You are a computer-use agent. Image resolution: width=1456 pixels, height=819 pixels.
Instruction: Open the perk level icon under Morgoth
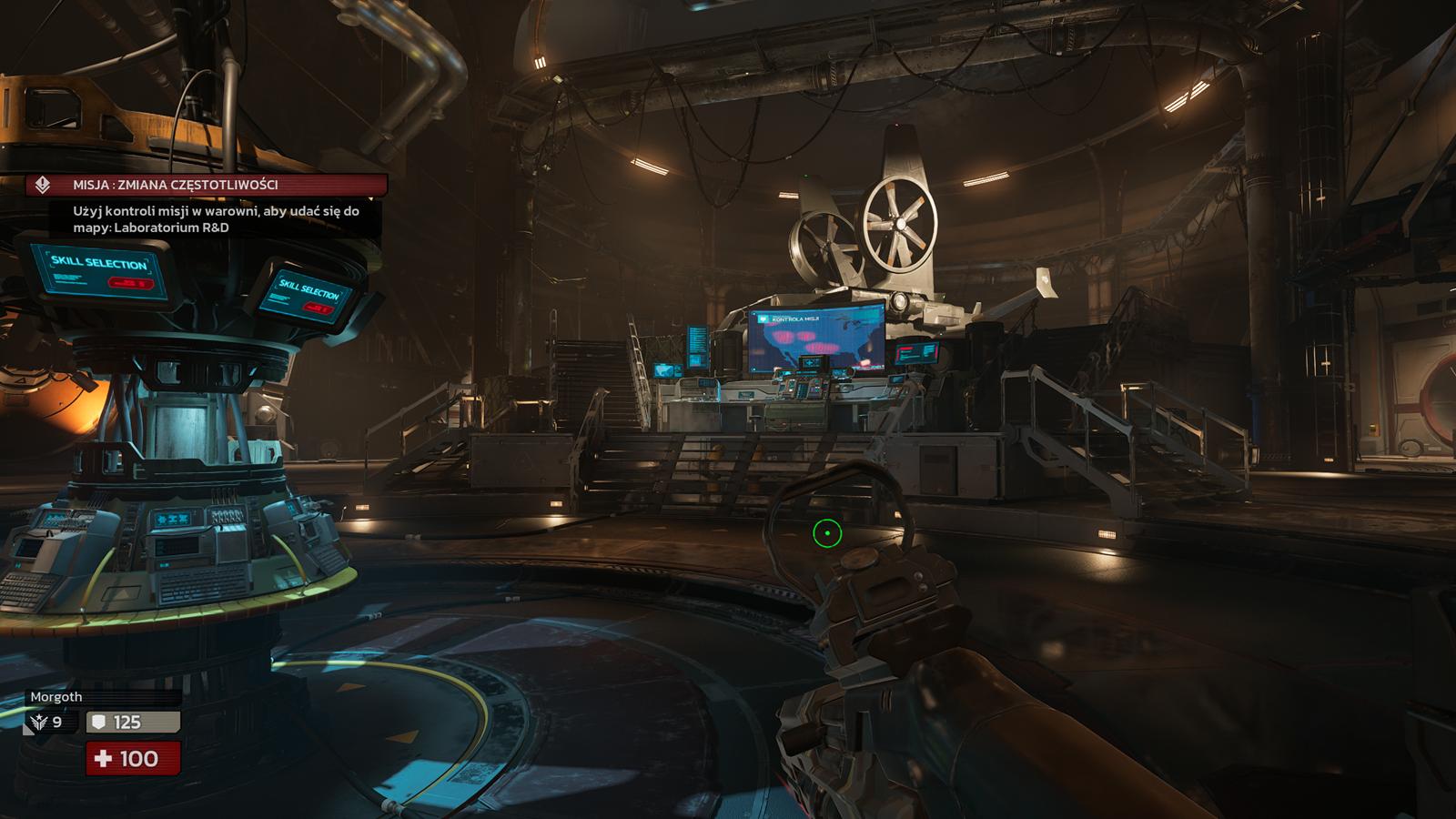click(38, 723)
